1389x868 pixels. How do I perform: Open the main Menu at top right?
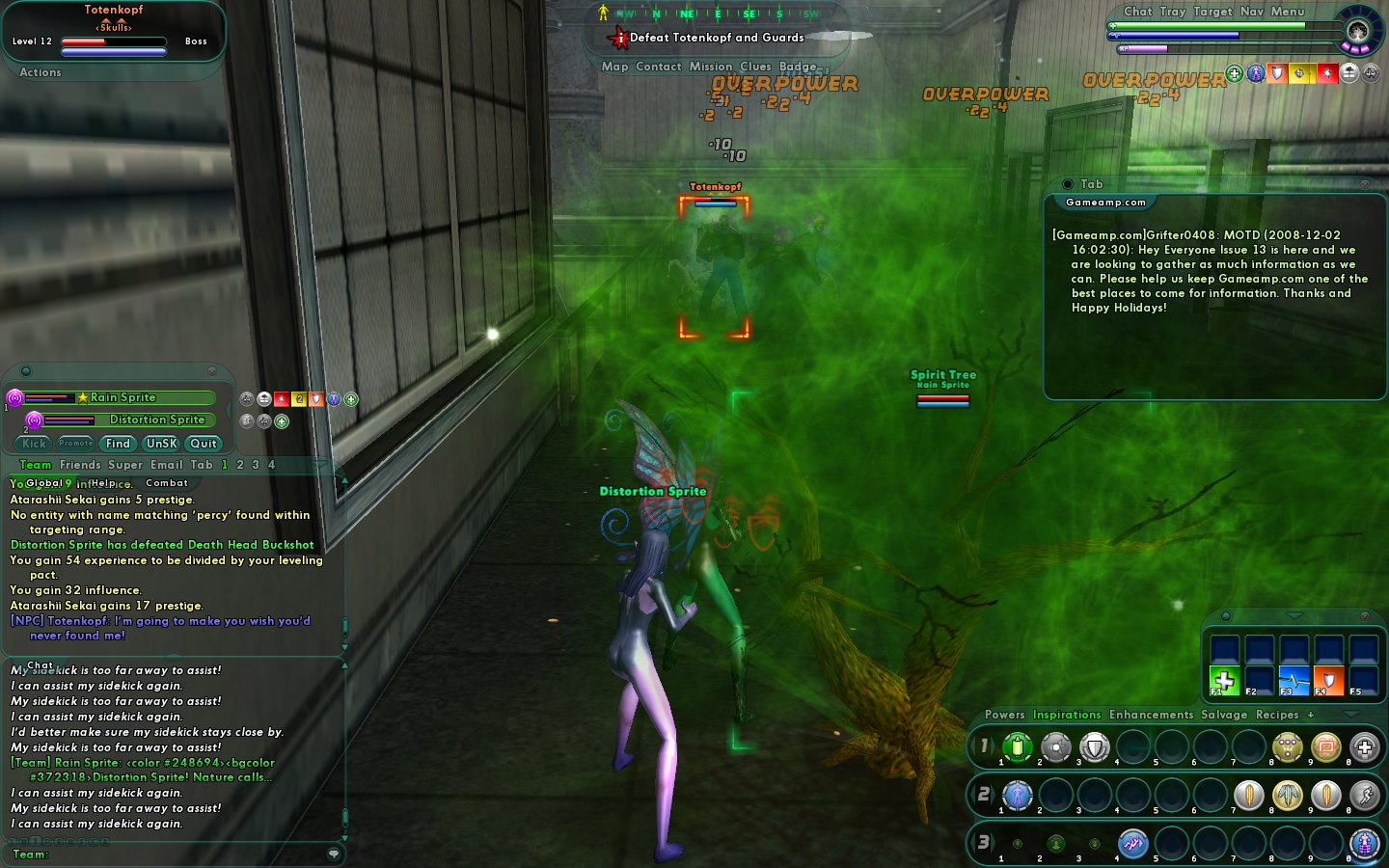tap(1288, 12)
